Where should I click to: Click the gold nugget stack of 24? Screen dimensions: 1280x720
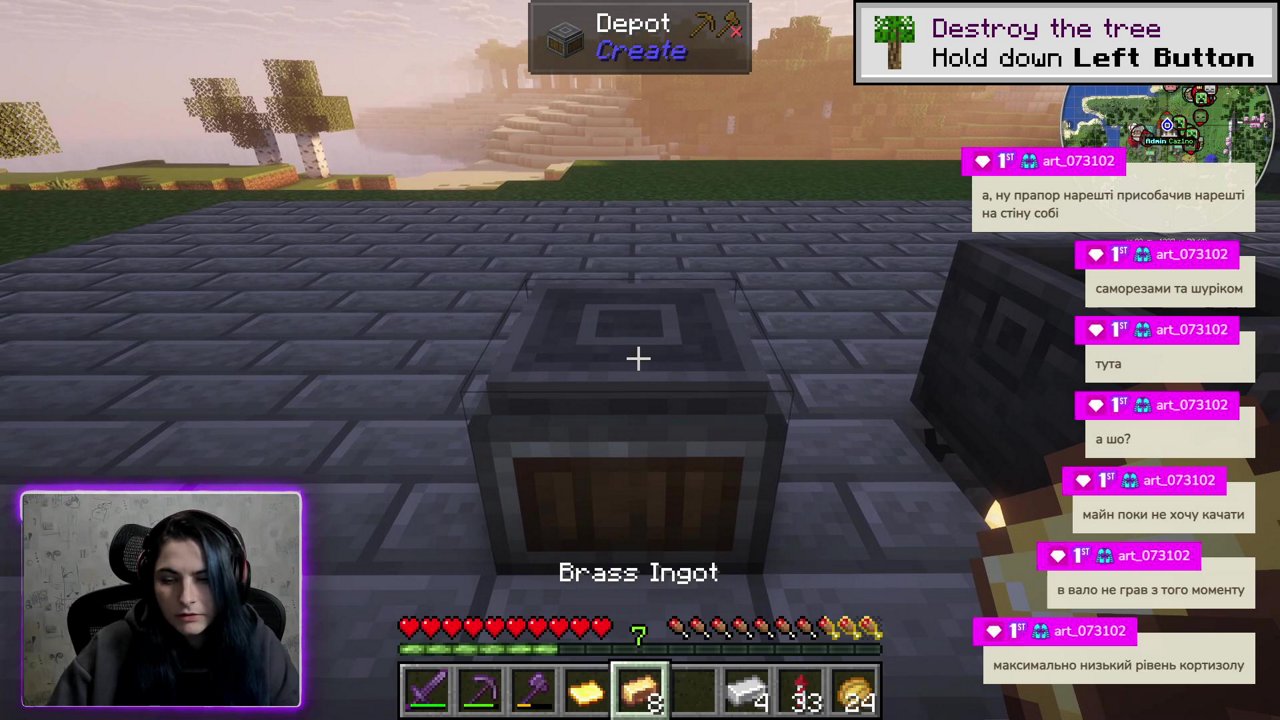(x=855, y=690)
